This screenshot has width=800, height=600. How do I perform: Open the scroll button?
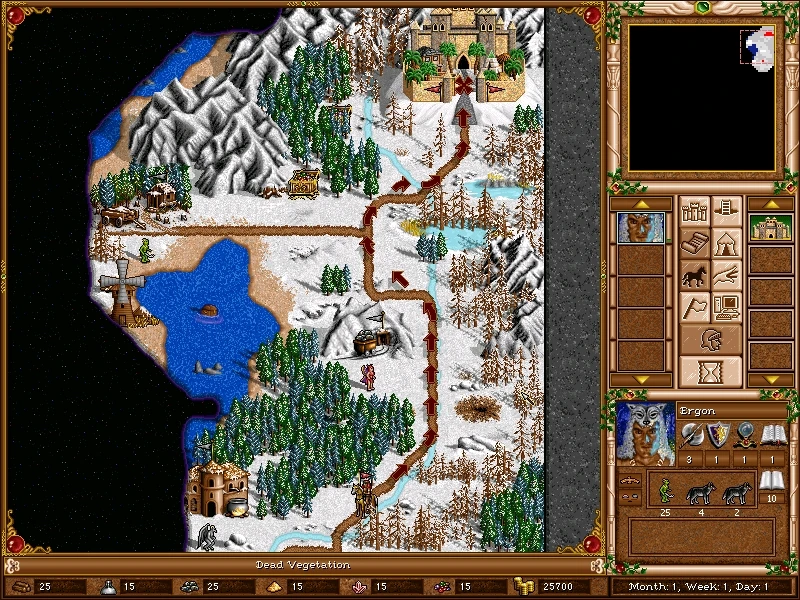(x=693, y=243)
